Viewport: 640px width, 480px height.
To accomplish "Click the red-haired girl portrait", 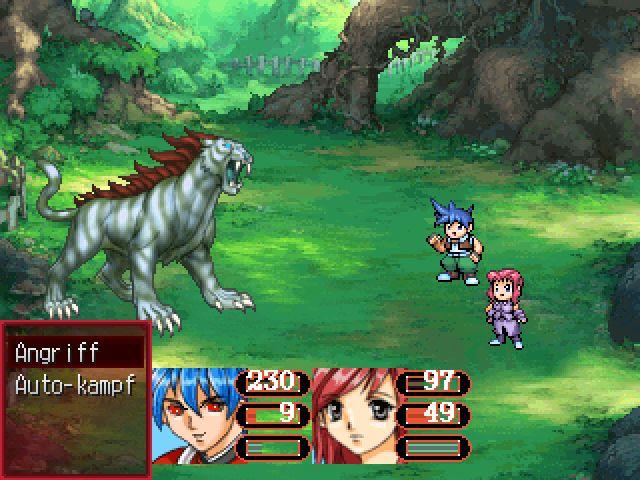I will coord(353,415).
